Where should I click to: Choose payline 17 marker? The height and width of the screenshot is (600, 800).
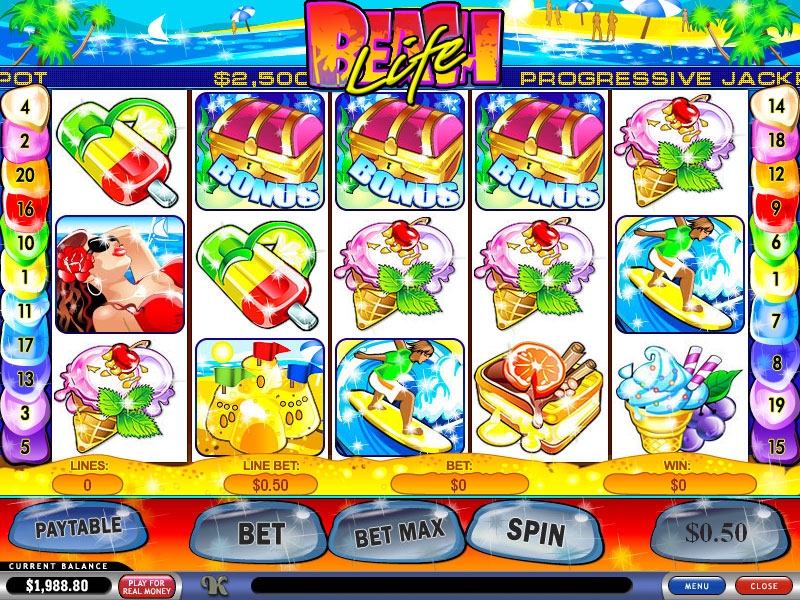pos(25,345)
